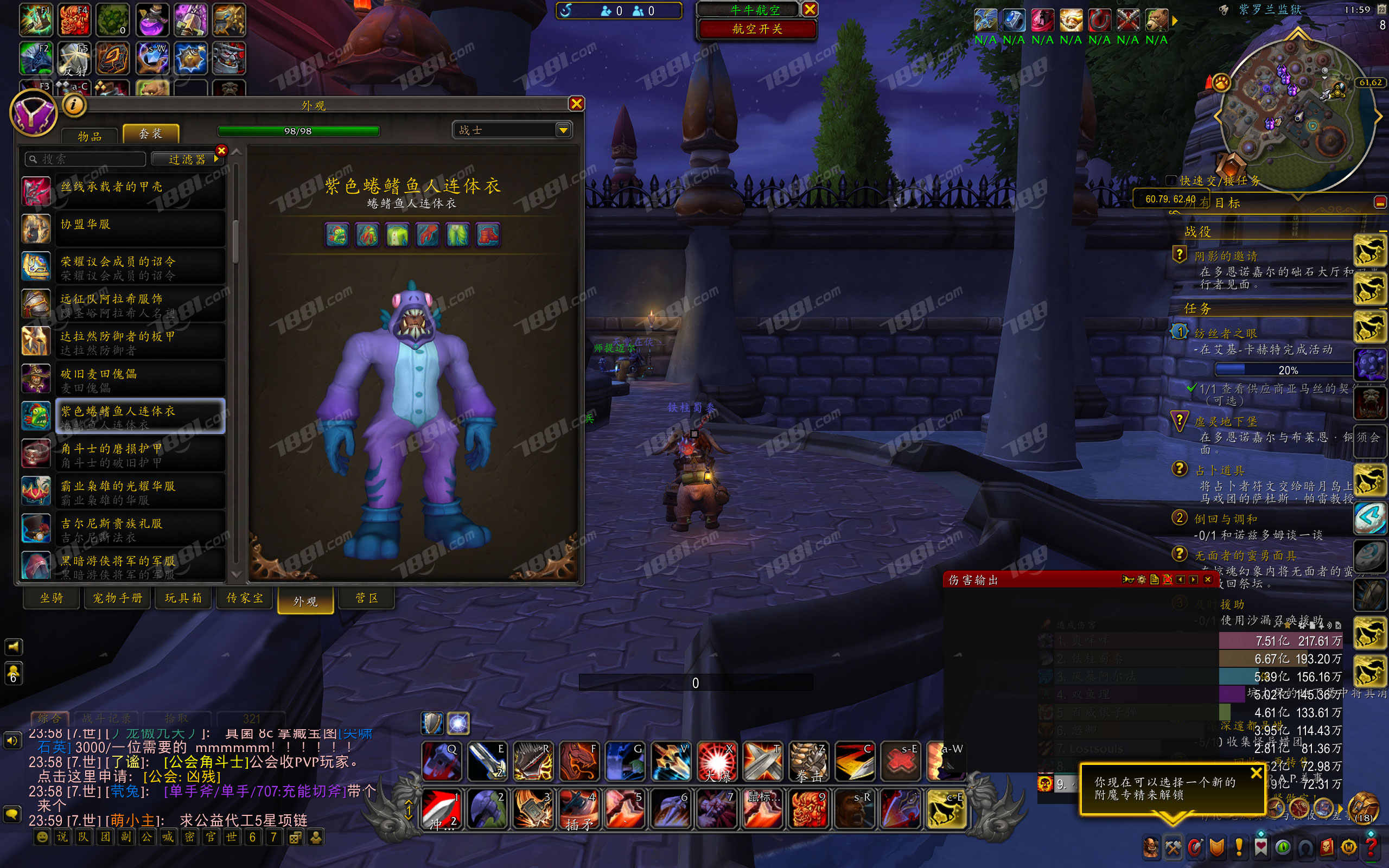Click the 搜索 search field
The height and width of the screenshot is (868, 1389).
coord(86,159)
